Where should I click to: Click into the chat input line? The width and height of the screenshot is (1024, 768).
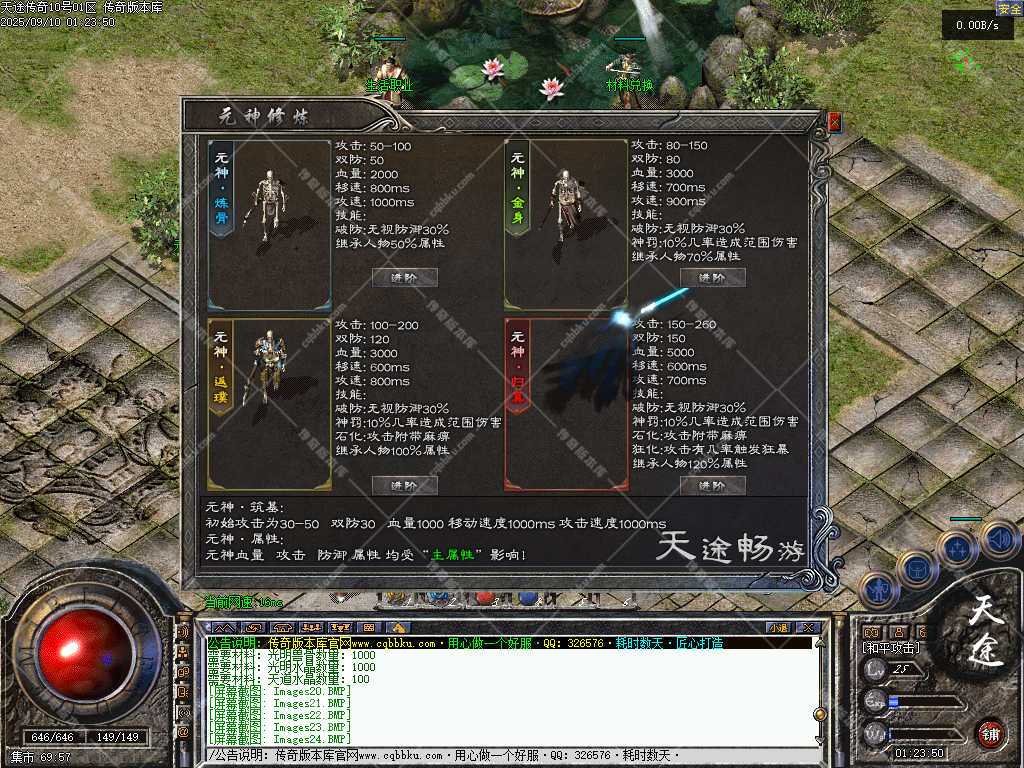tap(500, 756)
